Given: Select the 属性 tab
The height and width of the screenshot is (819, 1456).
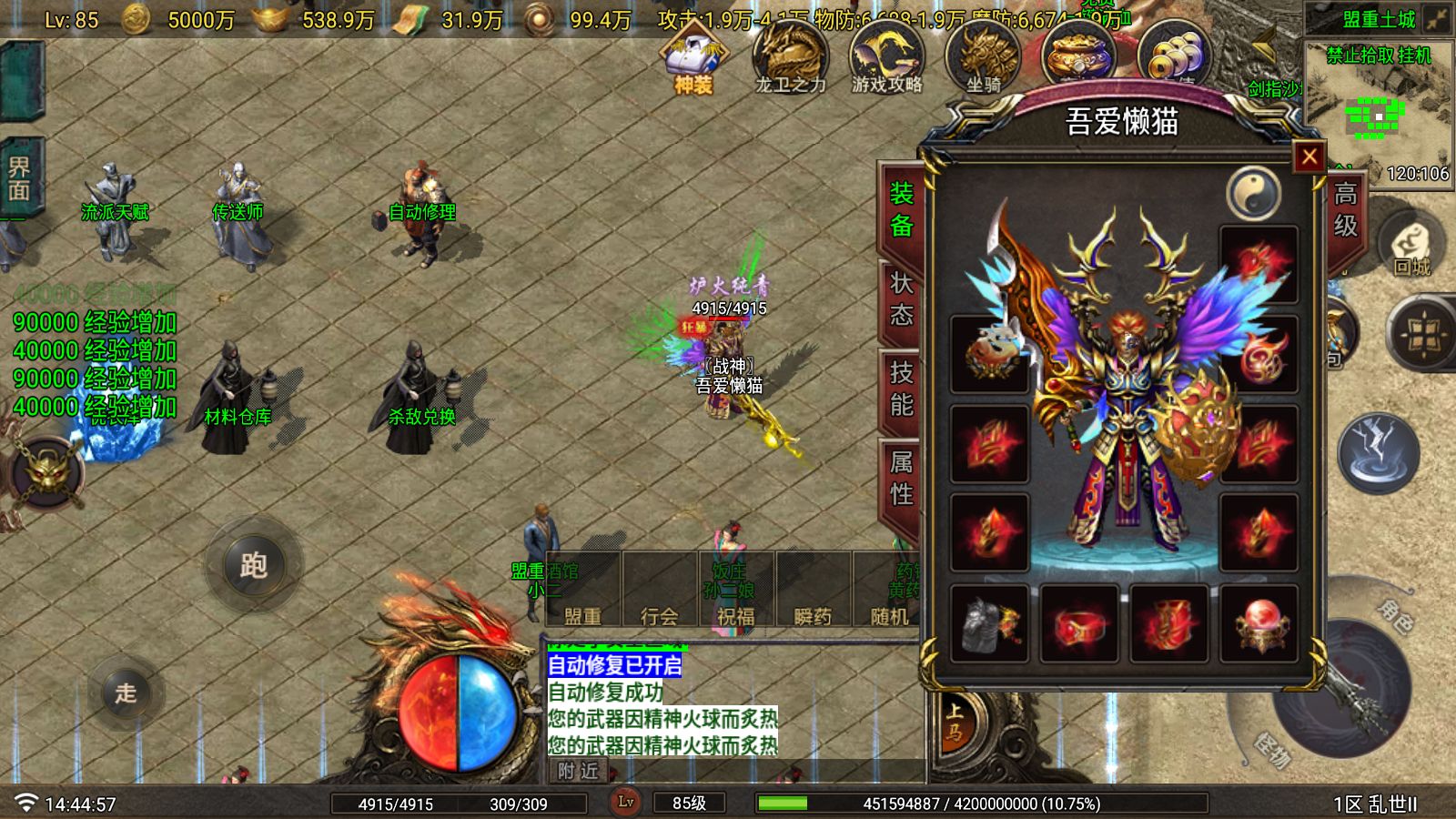Looking at the screenshot, I should [901, 478].
